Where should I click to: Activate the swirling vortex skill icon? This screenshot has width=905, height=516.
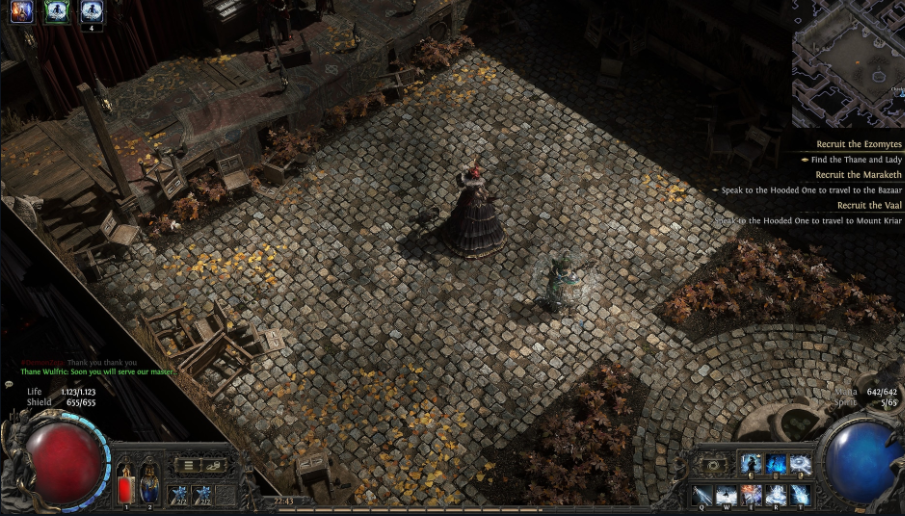tap(800, 464)
